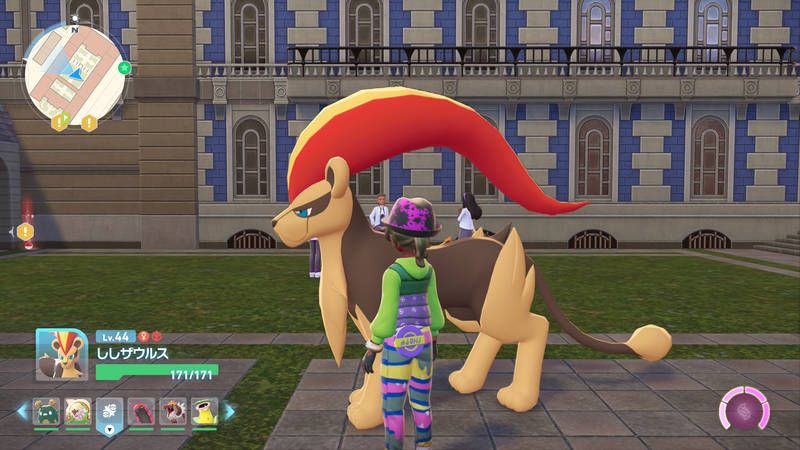This screenshot has width=800, height=450.
Task: Cycle party right with the arrow
Action: coord(229,411)
